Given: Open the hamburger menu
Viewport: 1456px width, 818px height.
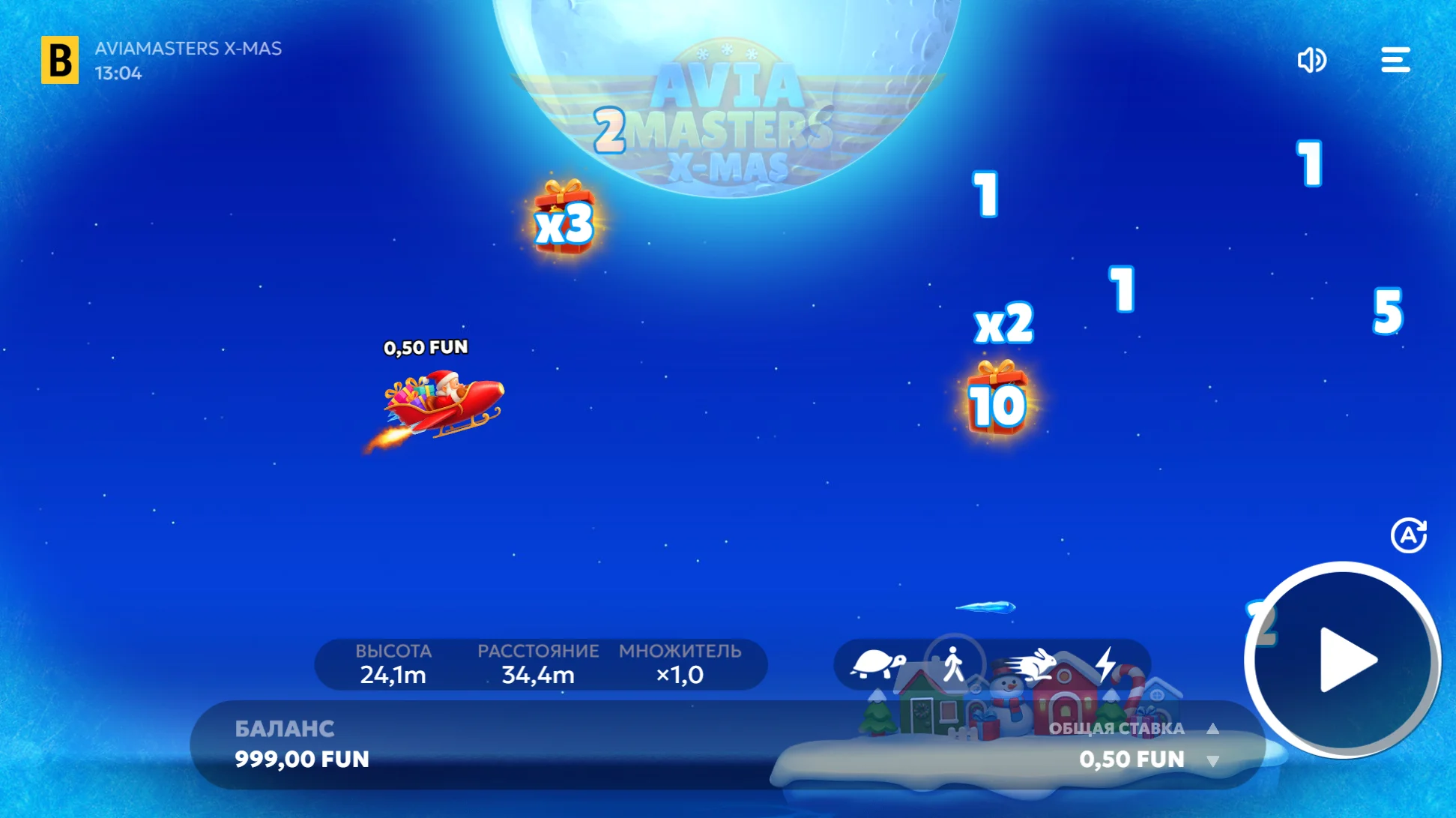Looking at the screenshot, I should 1395,60.
